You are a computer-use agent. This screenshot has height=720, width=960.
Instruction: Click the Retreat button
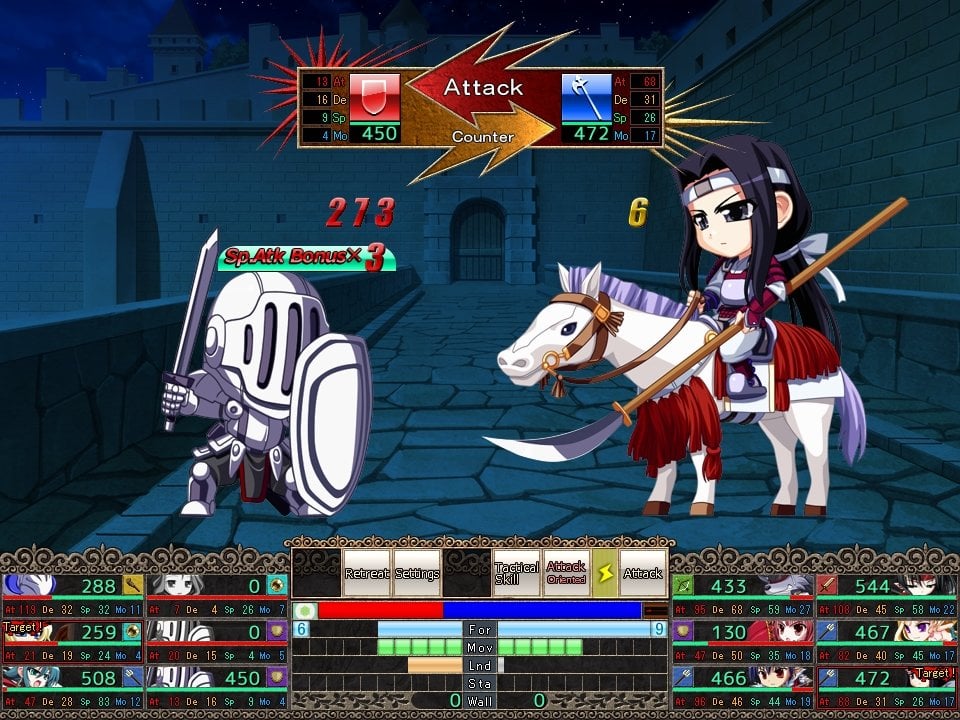point(367,573)
